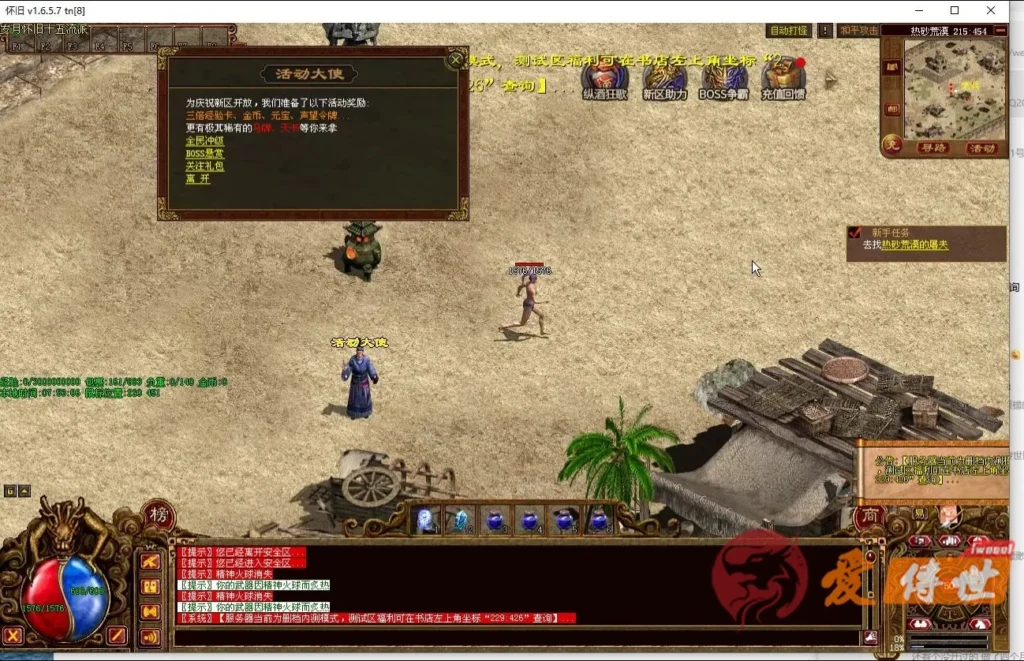This screenshot has width=1024, height=661.
Task: Choose the 全民冲级 dialogue option
Action: coord(200,141)
